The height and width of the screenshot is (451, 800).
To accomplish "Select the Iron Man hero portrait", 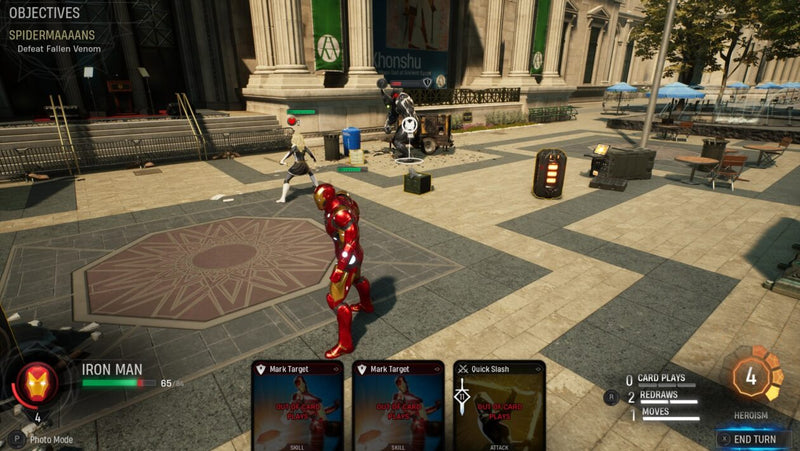I will [36, 385].
